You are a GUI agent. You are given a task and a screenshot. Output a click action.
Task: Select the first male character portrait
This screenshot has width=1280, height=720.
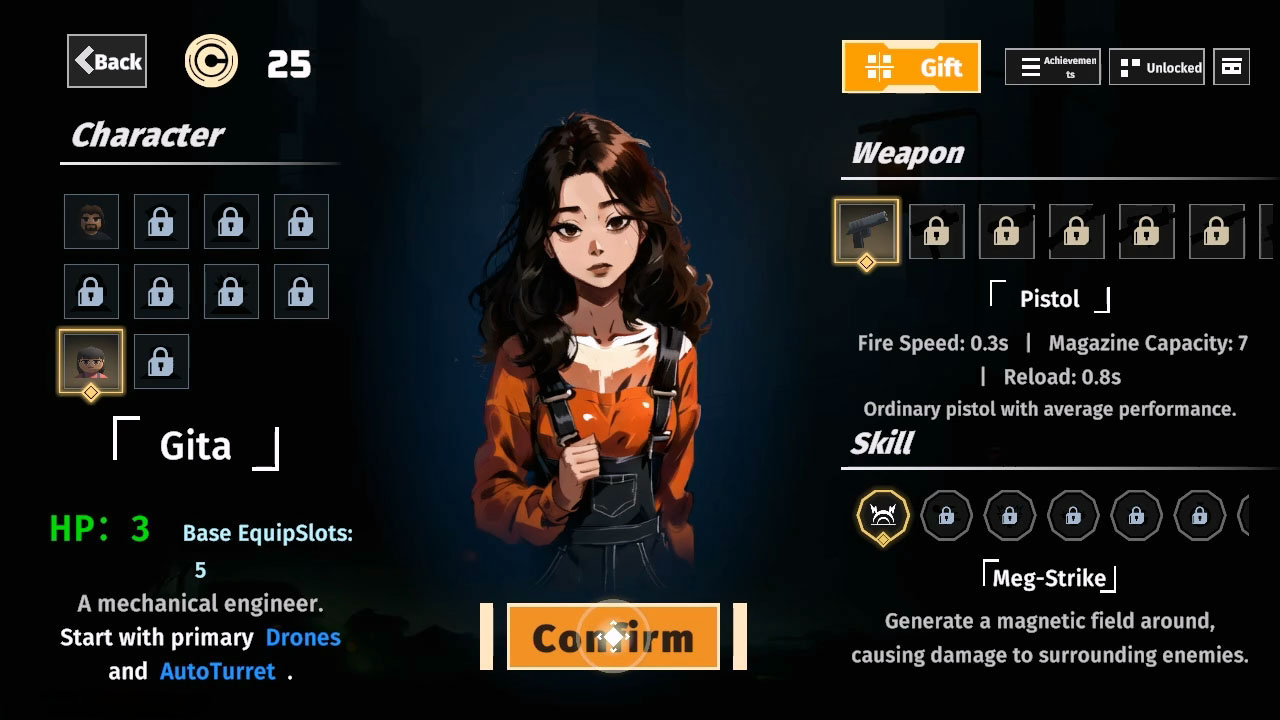tap(91, 221)
